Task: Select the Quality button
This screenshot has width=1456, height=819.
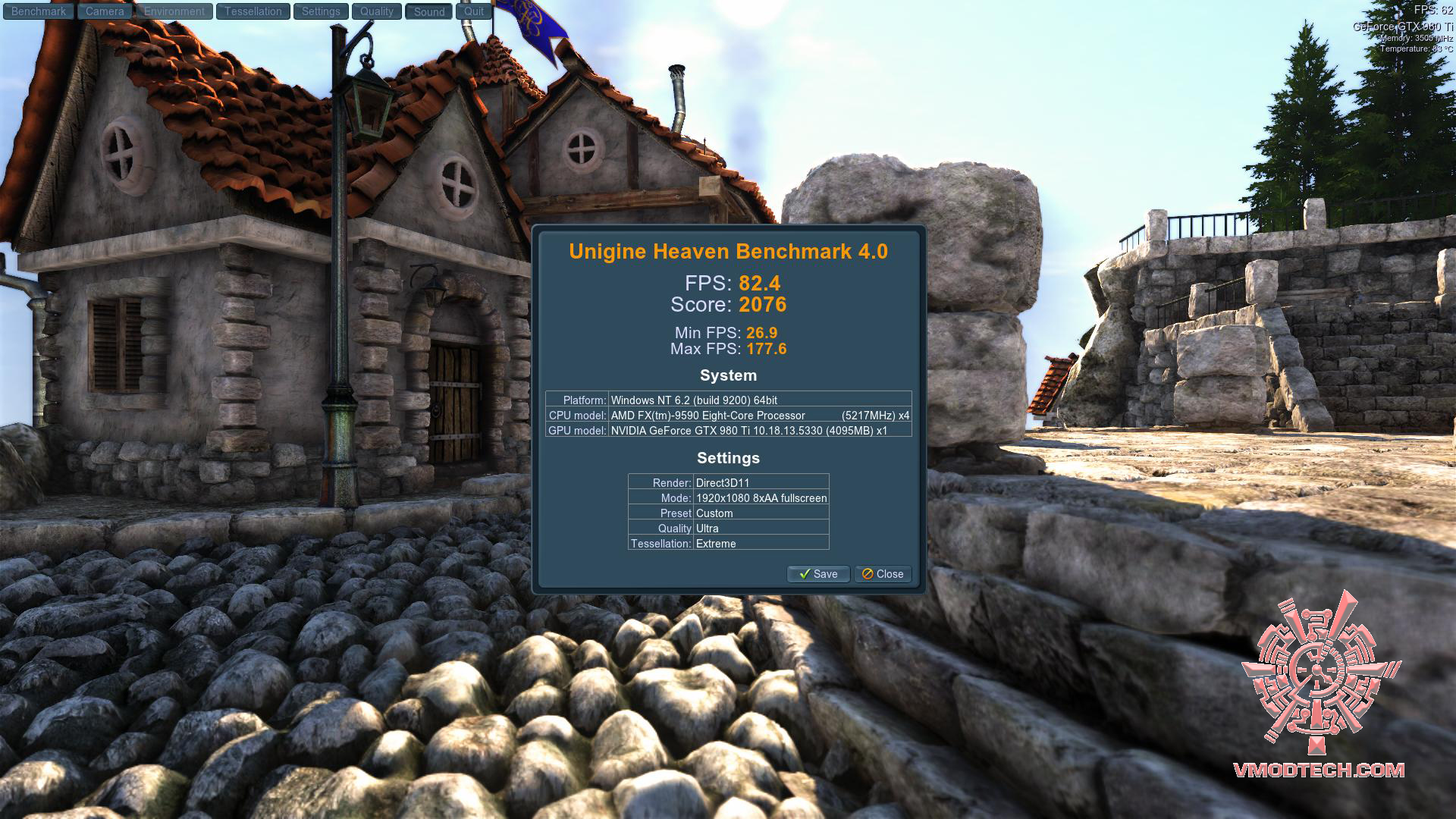Action: [377, 11]
